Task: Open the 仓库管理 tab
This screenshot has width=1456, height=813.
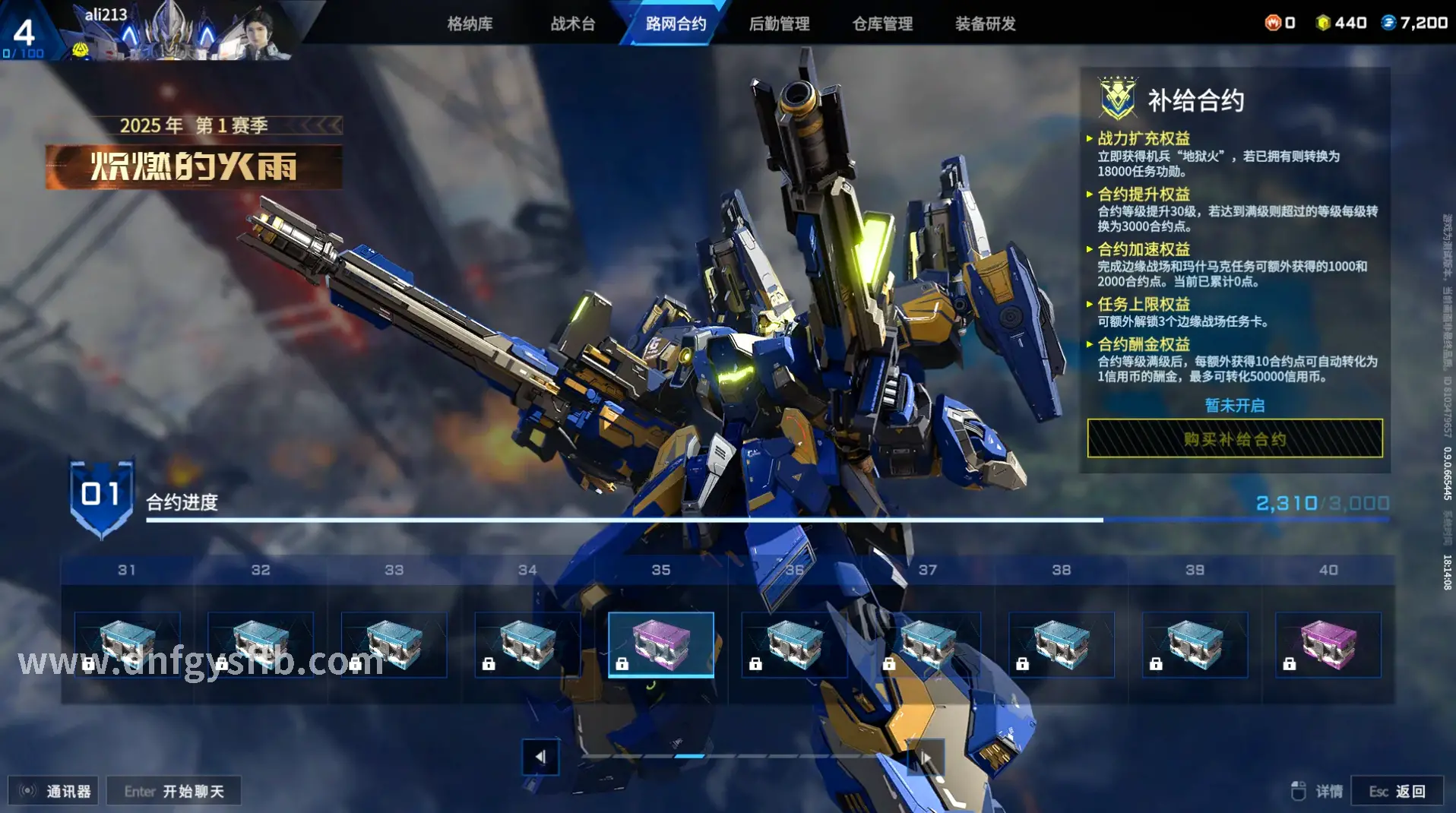Action: click(882, 24)
